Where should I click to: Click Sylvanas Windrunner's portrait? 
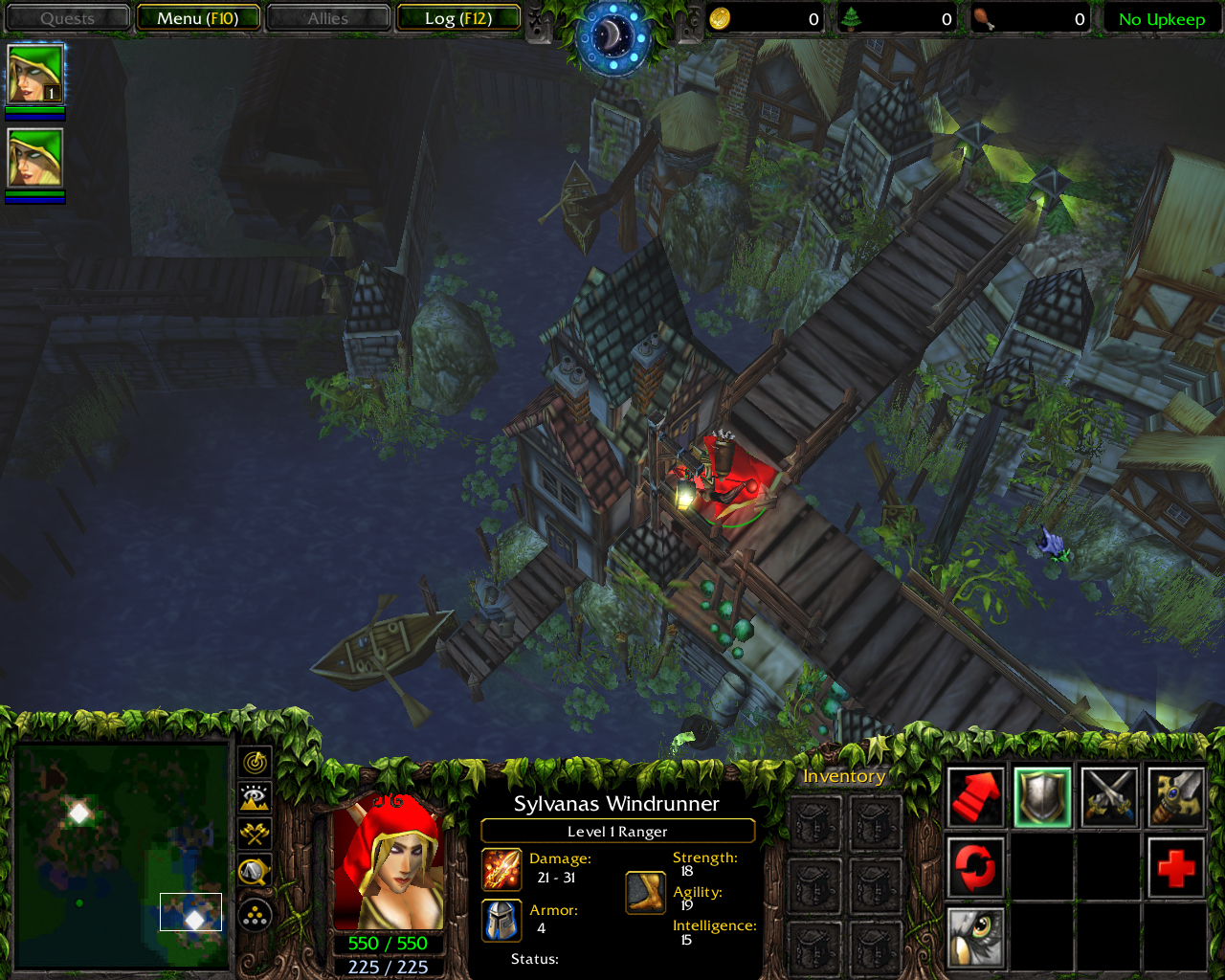click(388, 862)
